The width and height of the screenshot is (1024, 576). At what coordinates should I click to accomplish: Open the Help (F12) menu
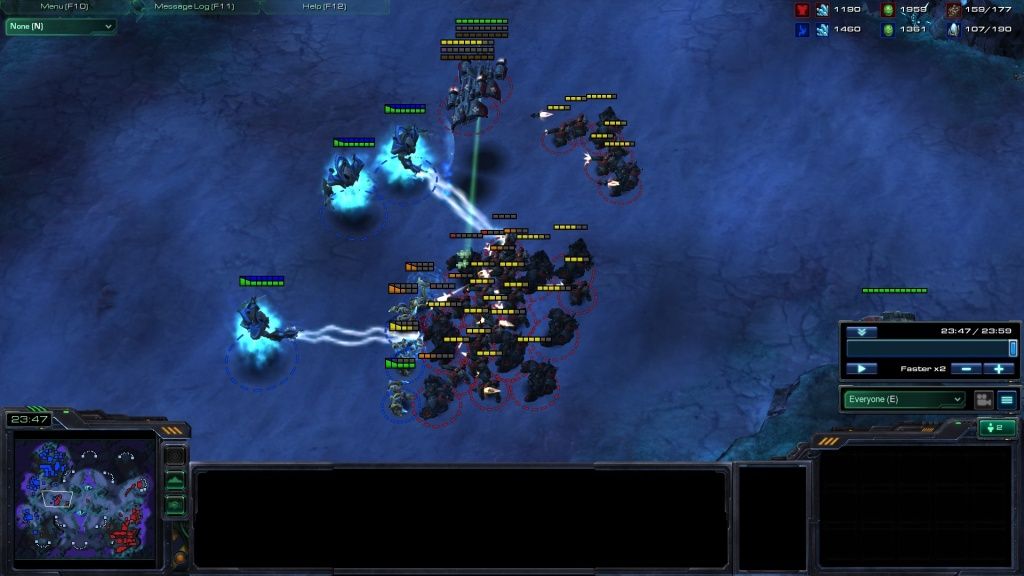pos(324,6)
